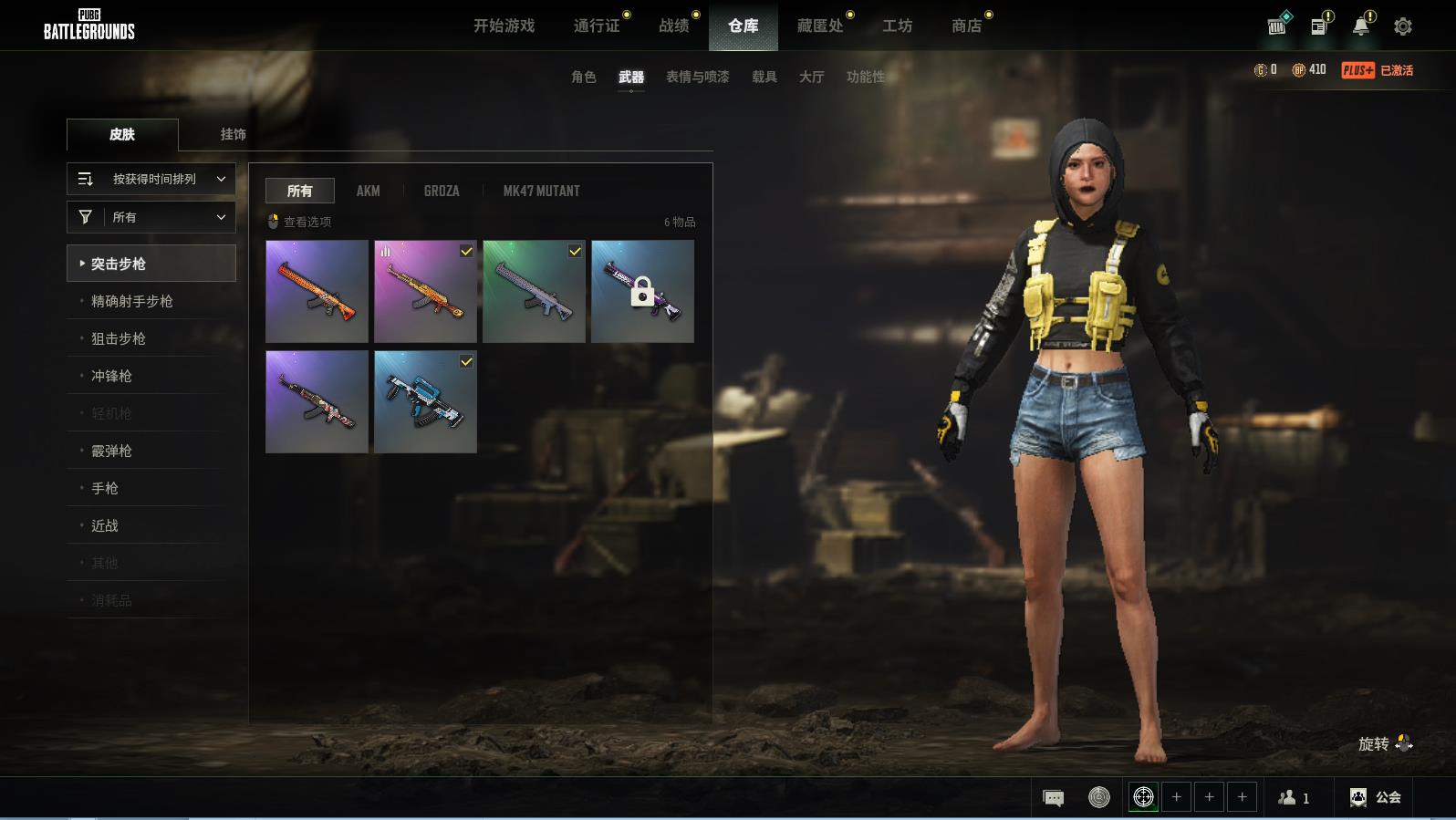Screen dimensions: 1456x820
Task: Open the 开始游戏 menu
Action: coord(504,26)
